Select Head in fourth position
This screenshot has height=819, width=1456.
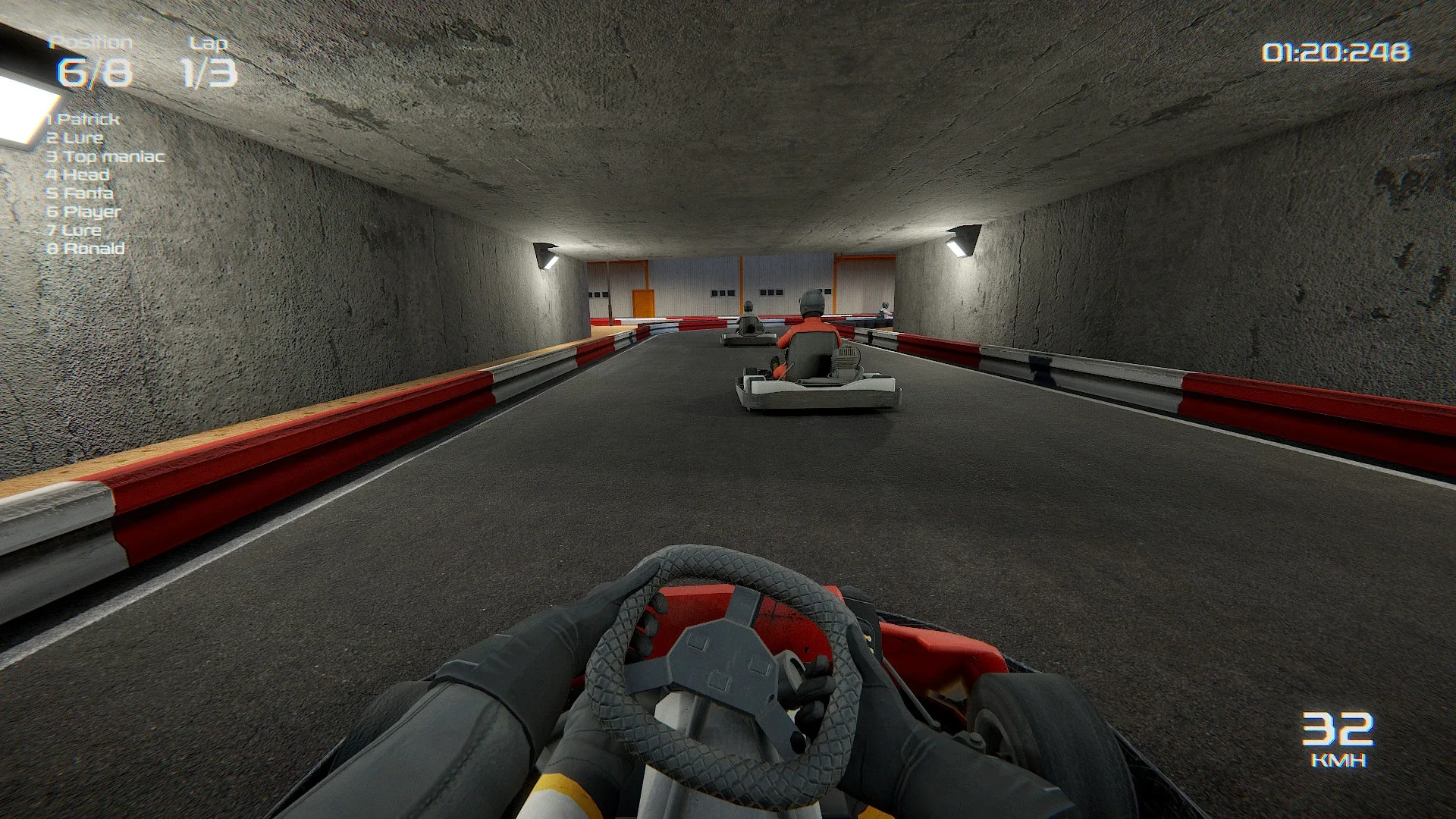(x=78, y=174)
